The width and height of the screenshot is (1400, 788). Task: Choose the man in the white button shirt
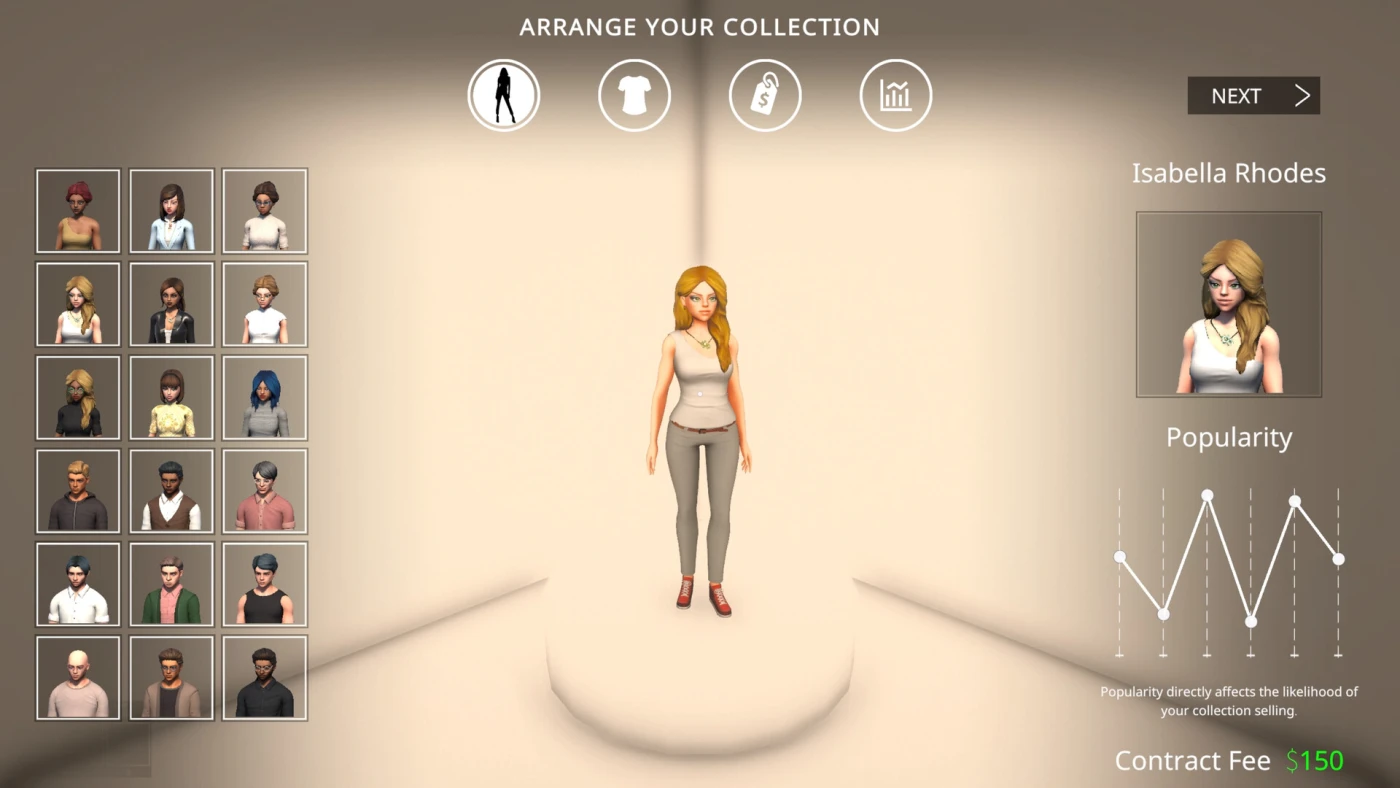[78, 584]
